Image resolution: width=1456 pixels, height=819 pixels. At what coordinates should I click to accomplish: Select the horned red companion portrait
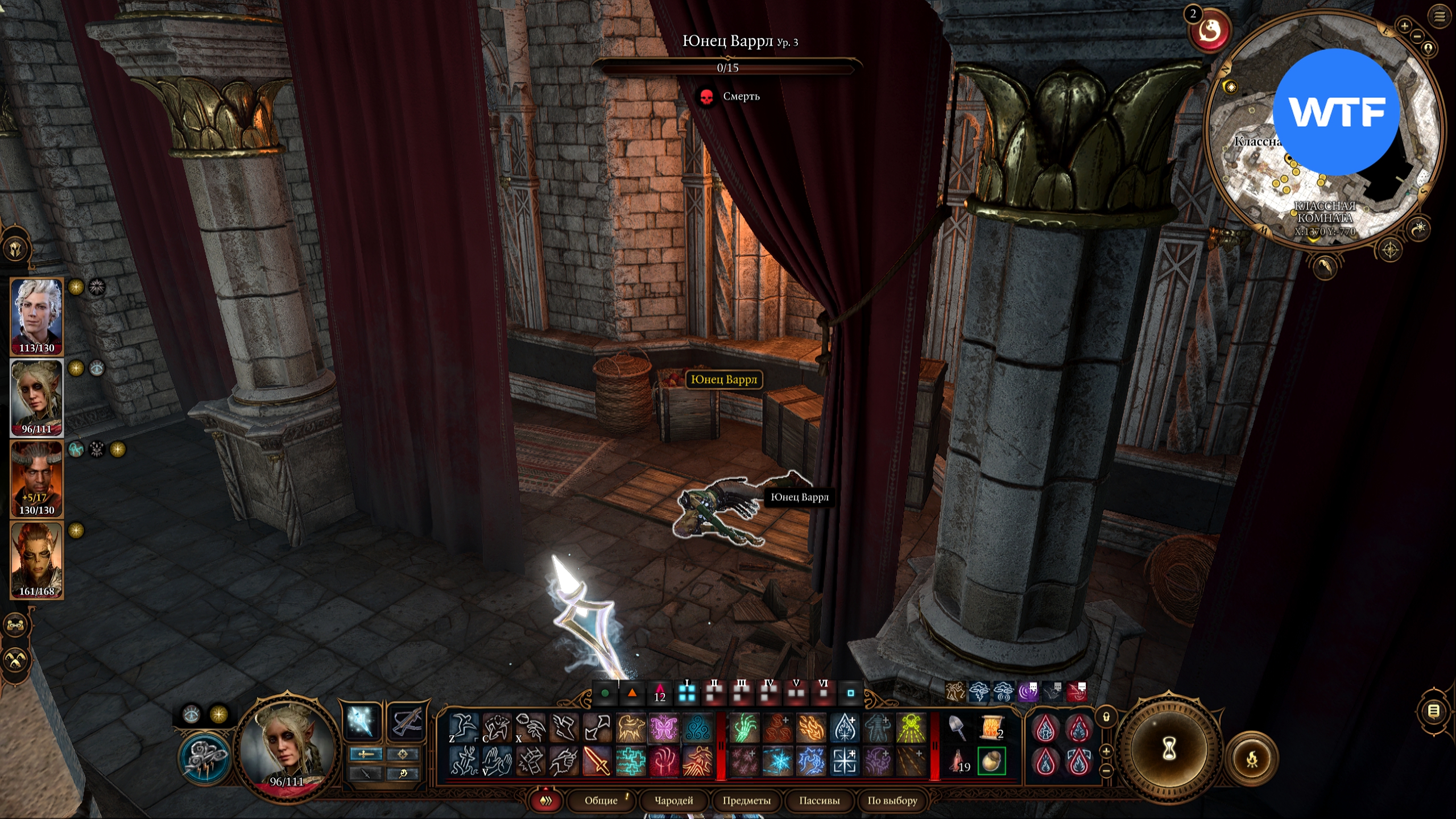click(x=37, y=478)
